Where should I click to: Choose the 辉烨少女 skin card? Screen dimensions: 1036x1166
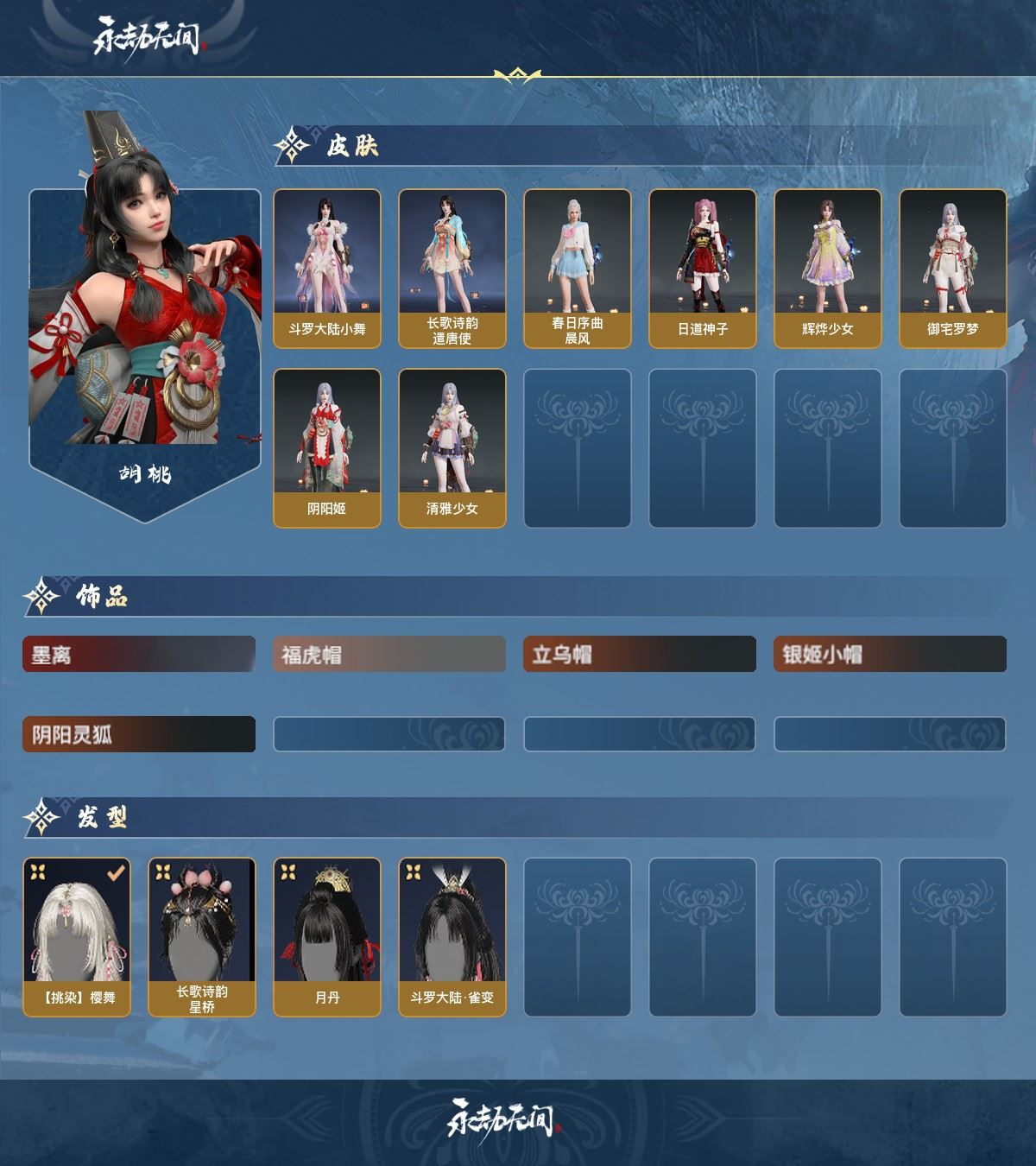point(828,269)
